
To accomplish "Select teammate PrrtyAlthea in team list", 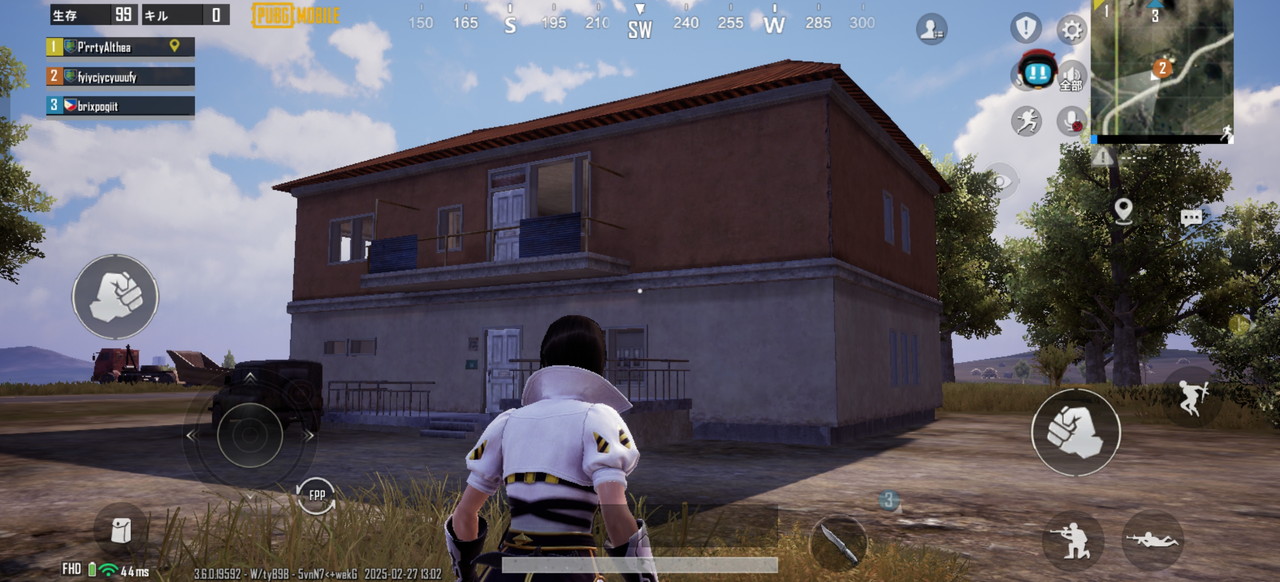I will [x=120, y=47].
